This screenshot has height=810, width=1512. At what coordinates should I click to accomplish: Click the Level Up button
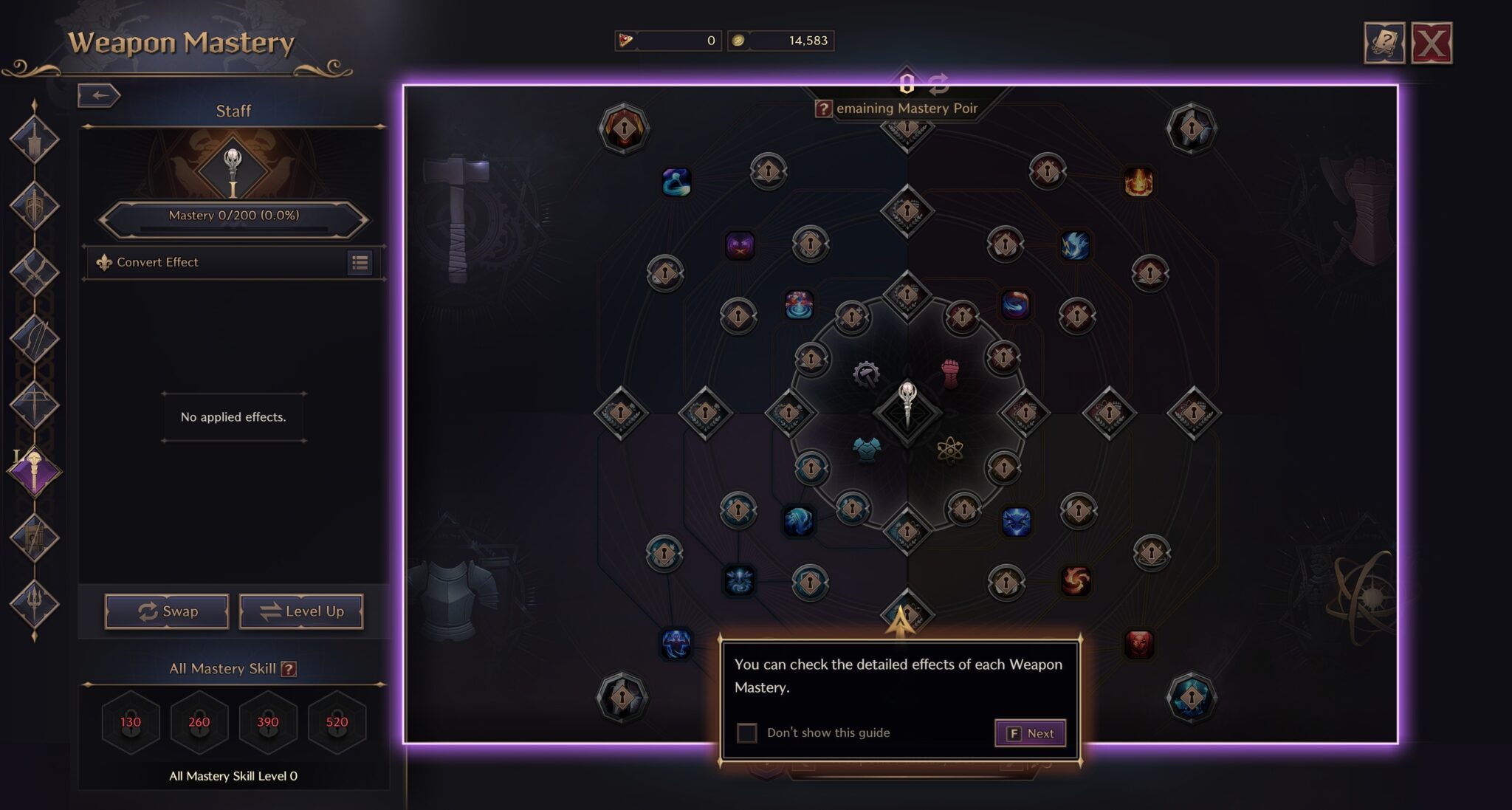301,611
